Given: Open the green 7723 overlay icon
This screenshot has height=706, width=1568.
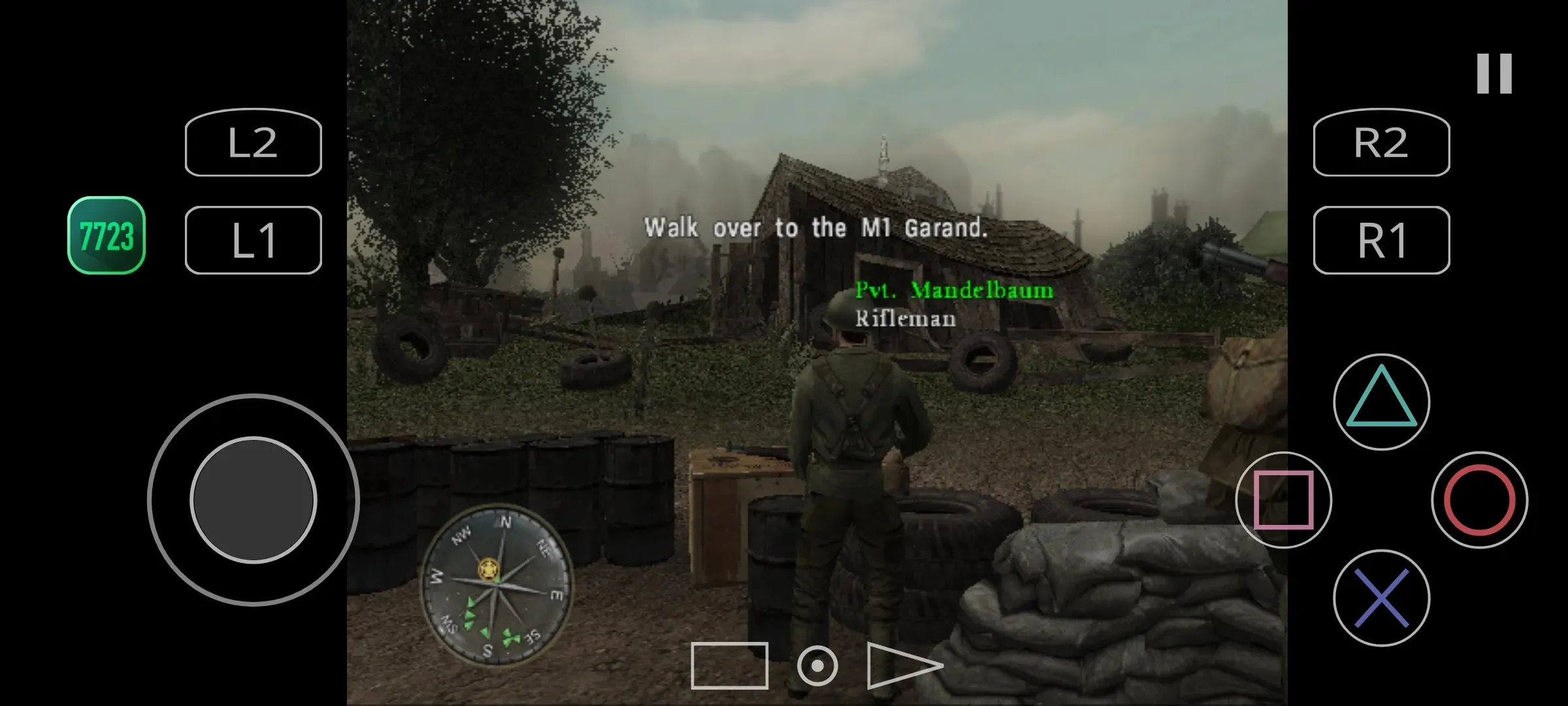Looking at the screenshot, I should [x=106, y=235].
